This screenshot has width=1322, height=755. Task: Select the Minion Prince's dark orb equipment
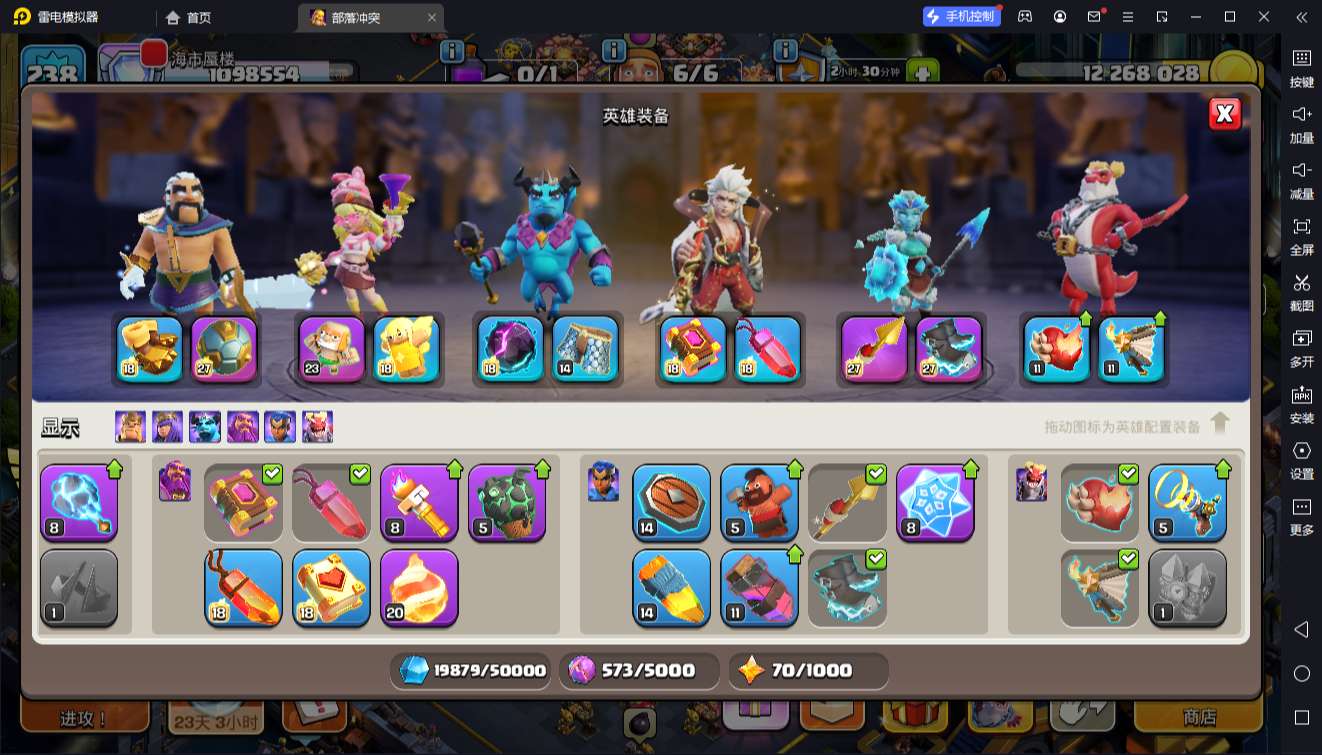coord(510,349)
